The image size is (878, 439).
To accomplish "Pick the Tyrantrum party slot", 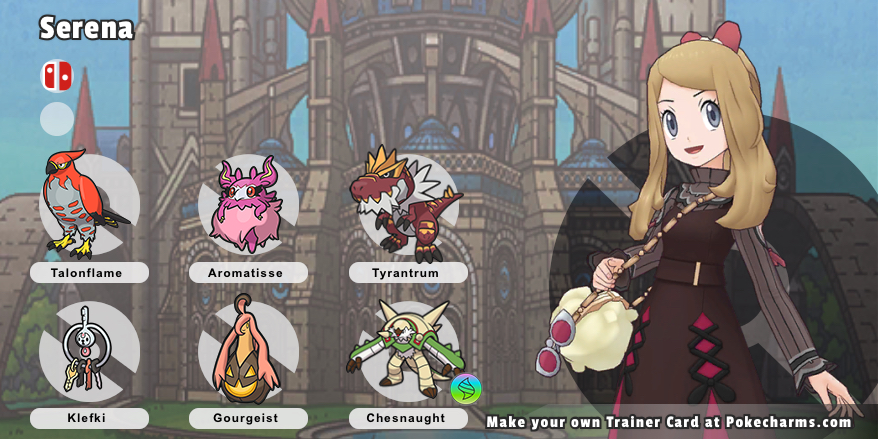I will pos(405,203).
